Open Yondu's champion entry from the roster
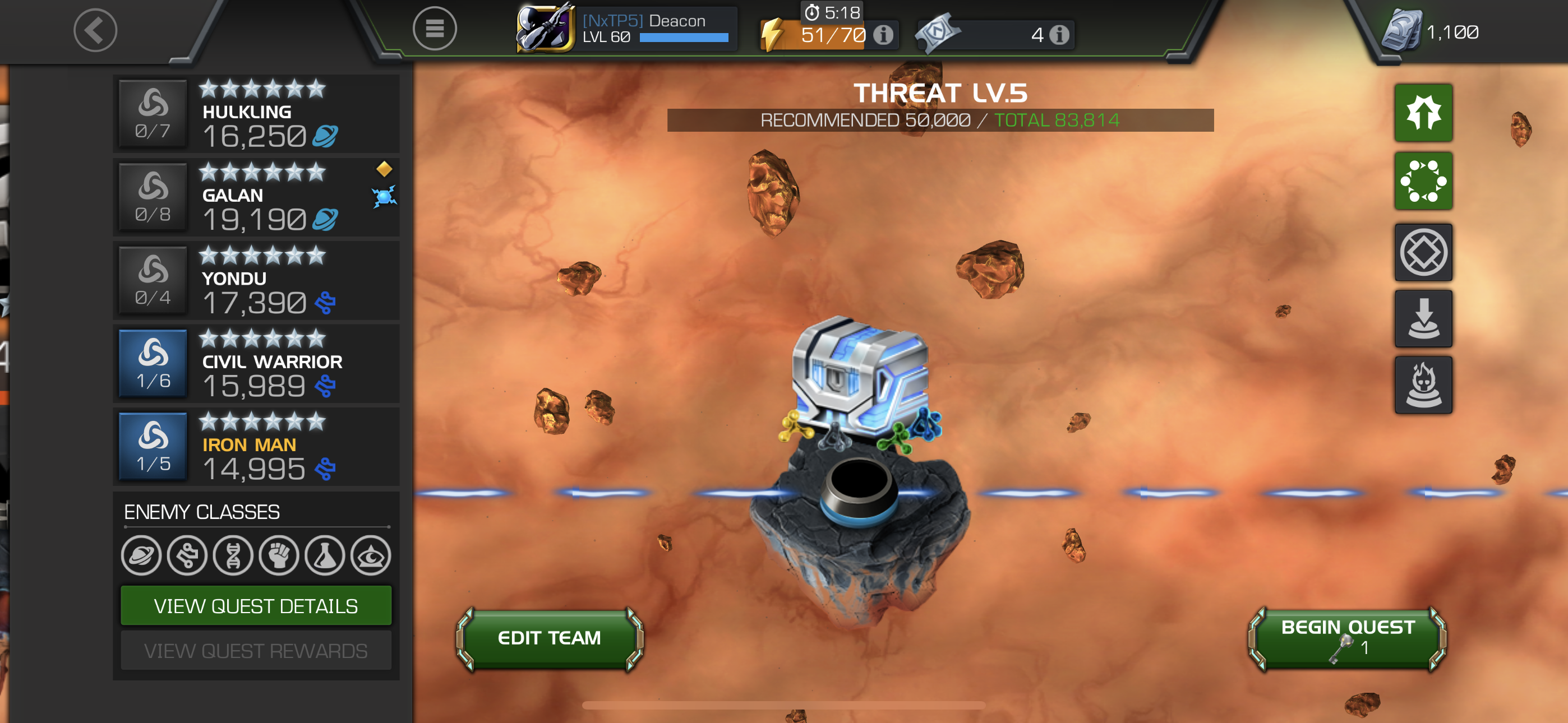Image resolution: width=1568 pixels, height=723 pixels. click(x=256, y=280)
